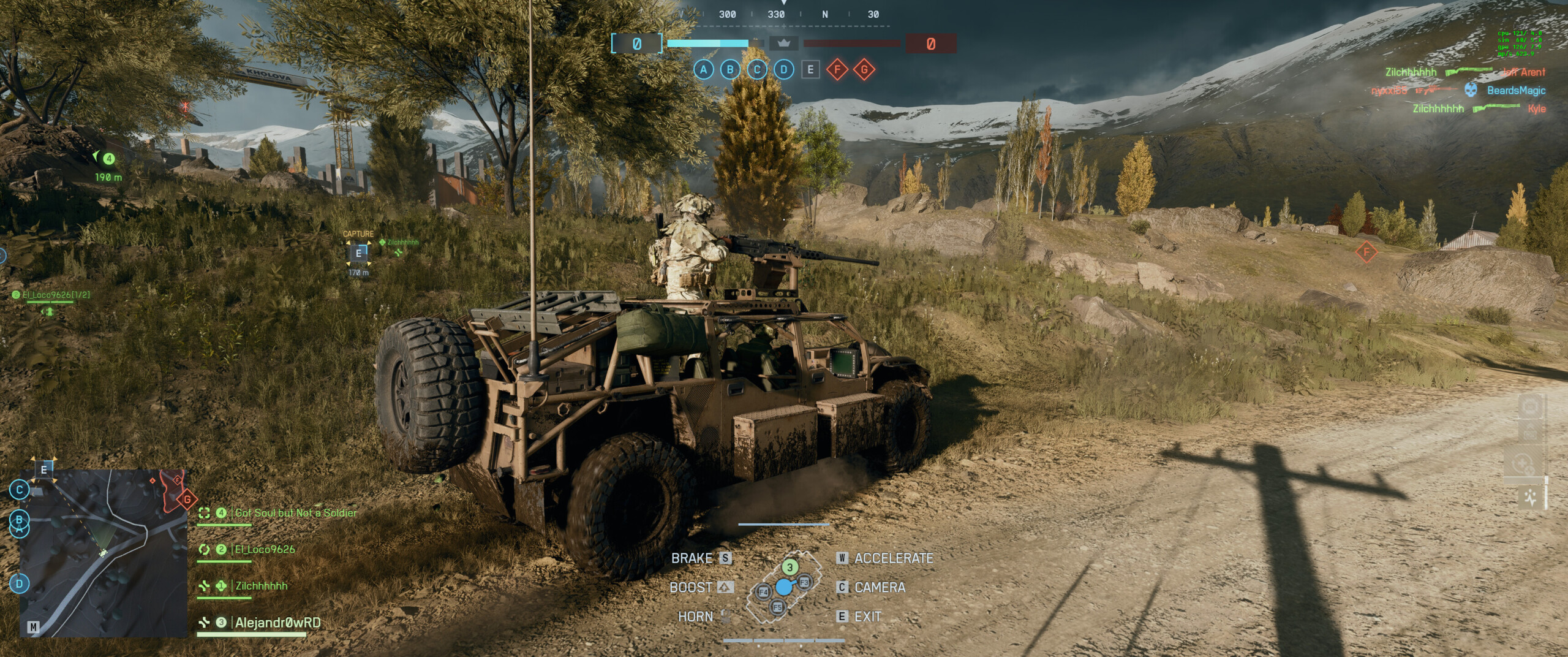Image resolution: width=1568 pixels, height=657 pixels.
Task: Click the D objective marker beside the minimap
Action: [20, 584]
